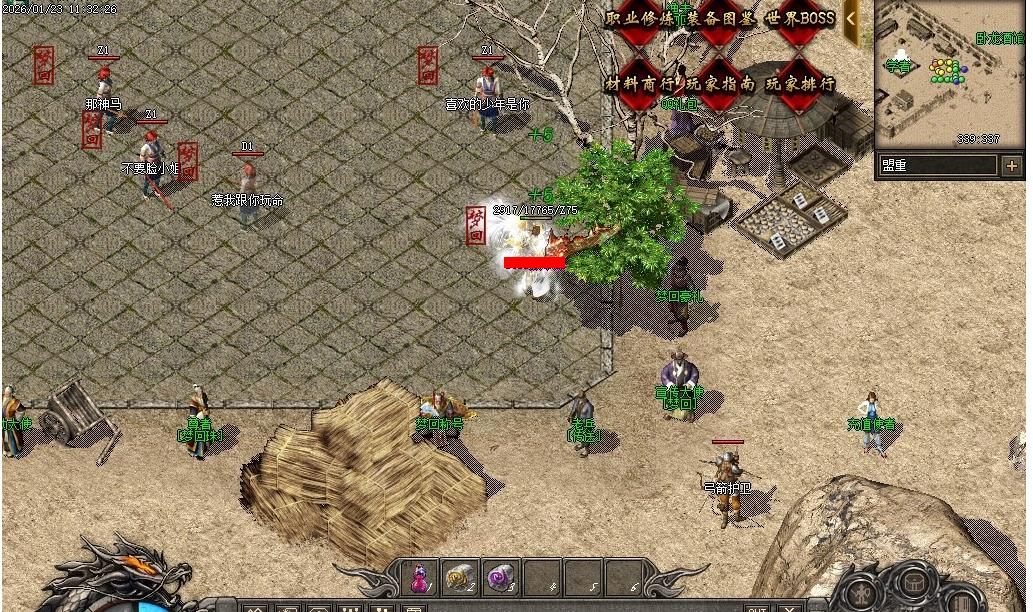Open the 职业修炼 menu

[640, 19]
